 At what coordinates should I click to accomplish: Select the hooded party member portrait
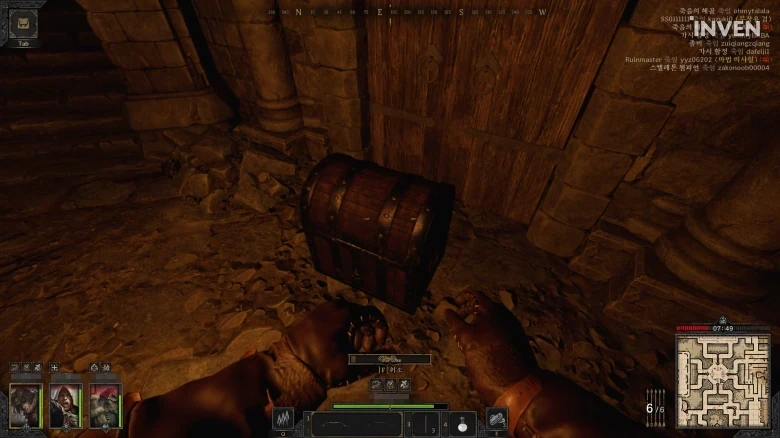click(65, 405)
